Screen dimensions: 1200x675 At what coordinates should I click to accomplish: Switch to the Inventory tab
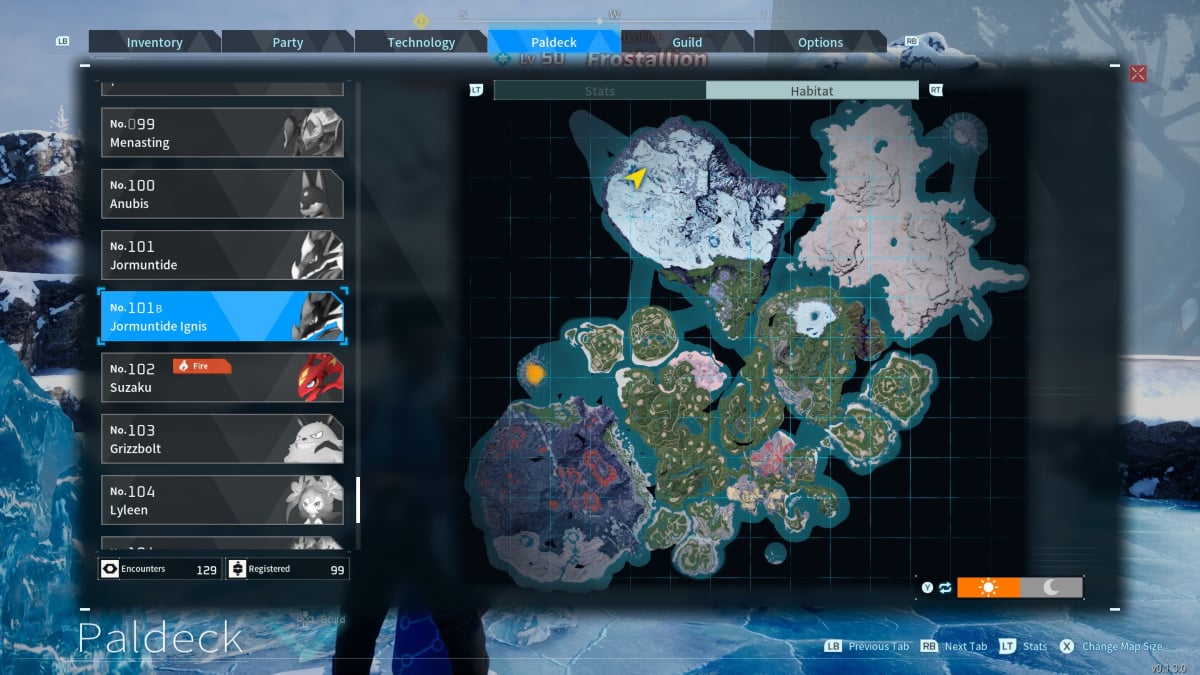point(154,42)
